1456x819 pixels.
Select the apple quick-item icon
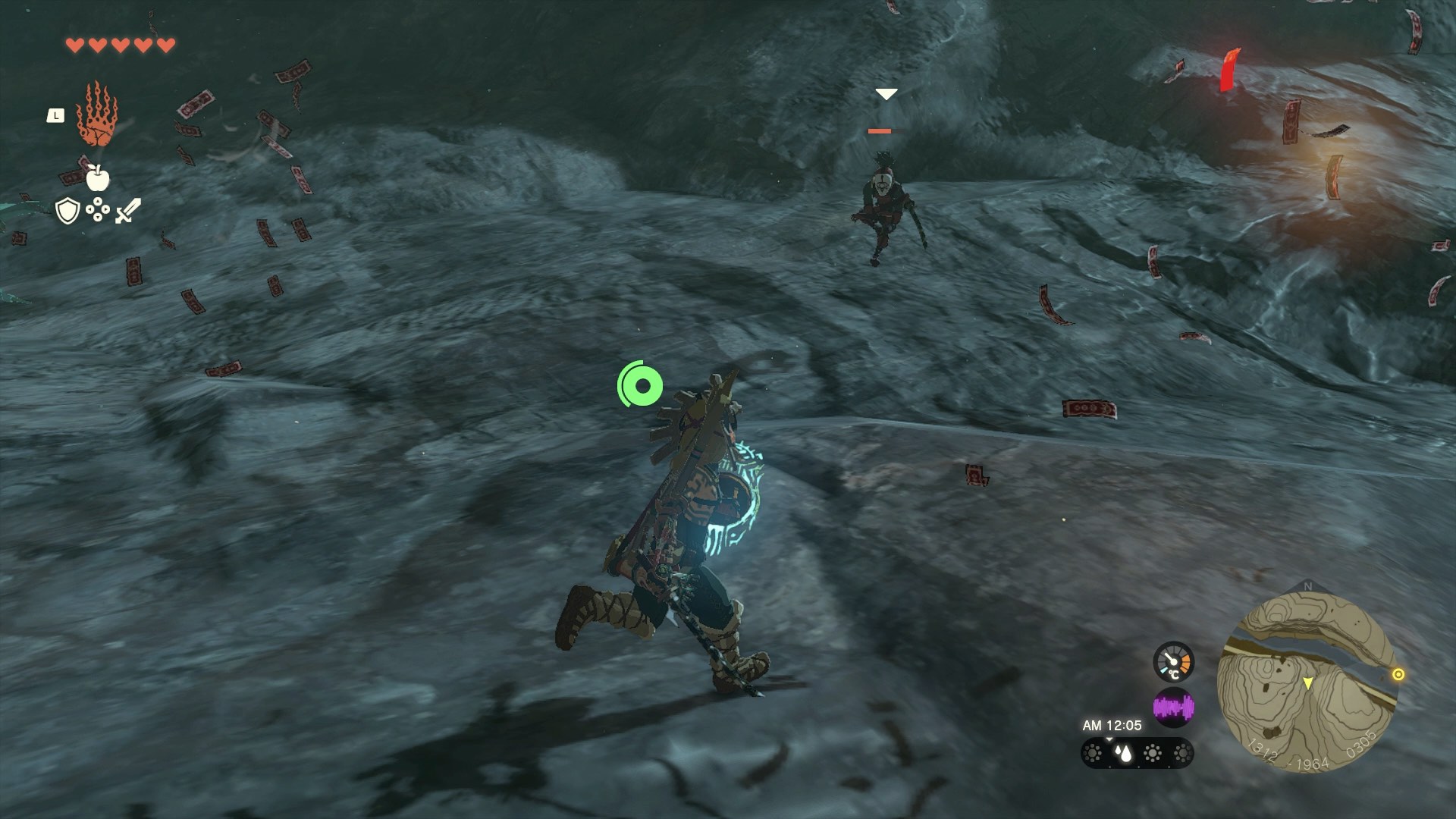point(97,178)
